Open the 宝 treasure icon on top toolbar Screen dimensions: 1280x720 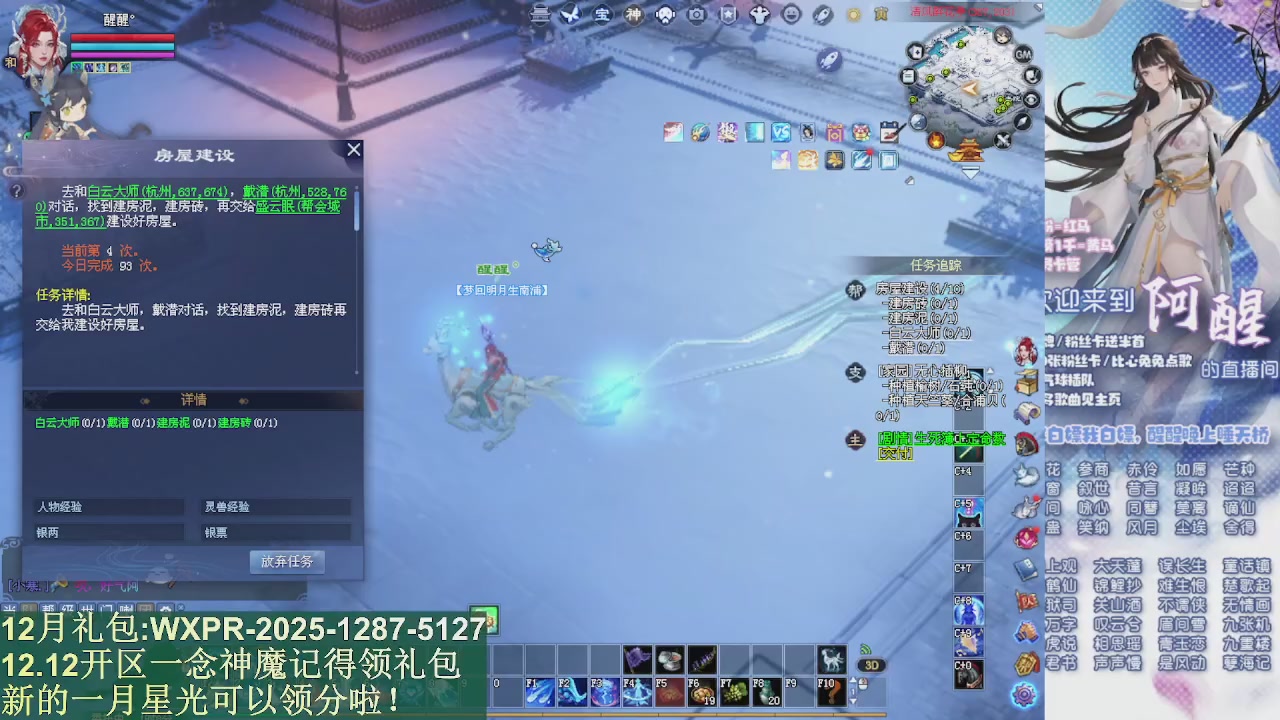coord(602,15)
